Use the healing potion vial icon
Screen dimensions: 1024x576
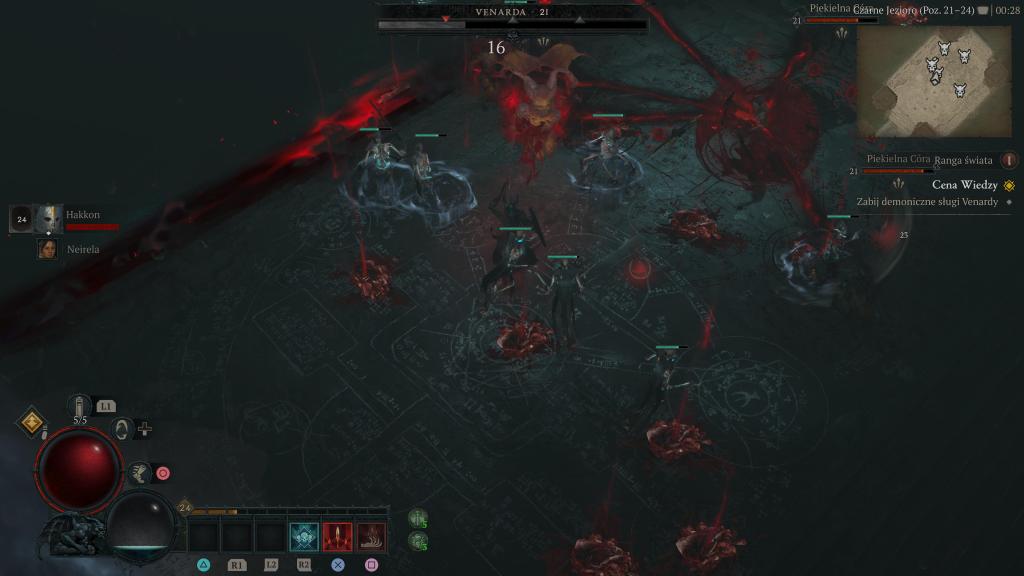click(80, 406)
